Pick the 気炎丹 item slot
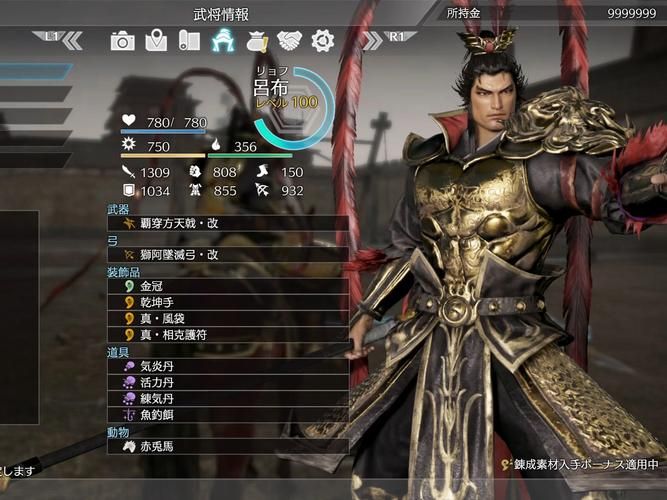This screenshot has height=500, width=667. pos(228,366)
